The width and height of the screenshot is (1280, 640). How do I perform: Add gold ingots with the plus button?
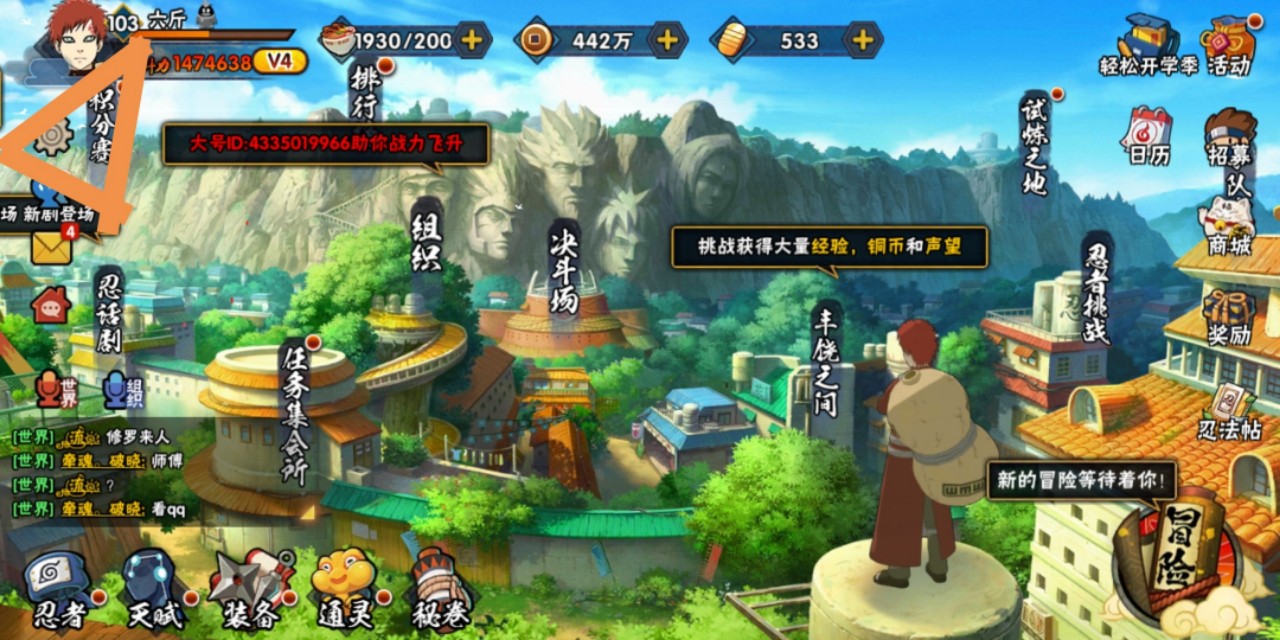(x=862, y=40)
